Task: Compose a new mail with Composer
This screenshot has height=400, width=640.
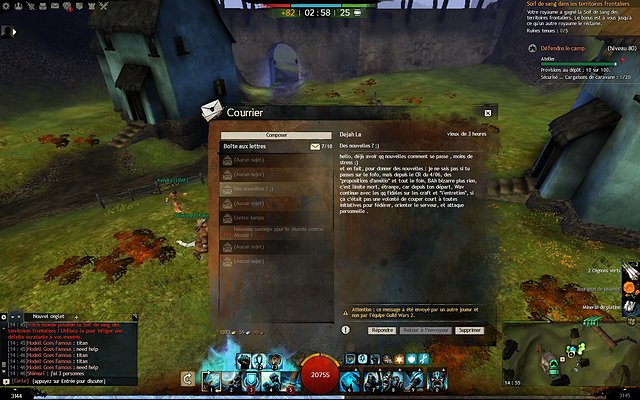Action: (x=276, y=135)
